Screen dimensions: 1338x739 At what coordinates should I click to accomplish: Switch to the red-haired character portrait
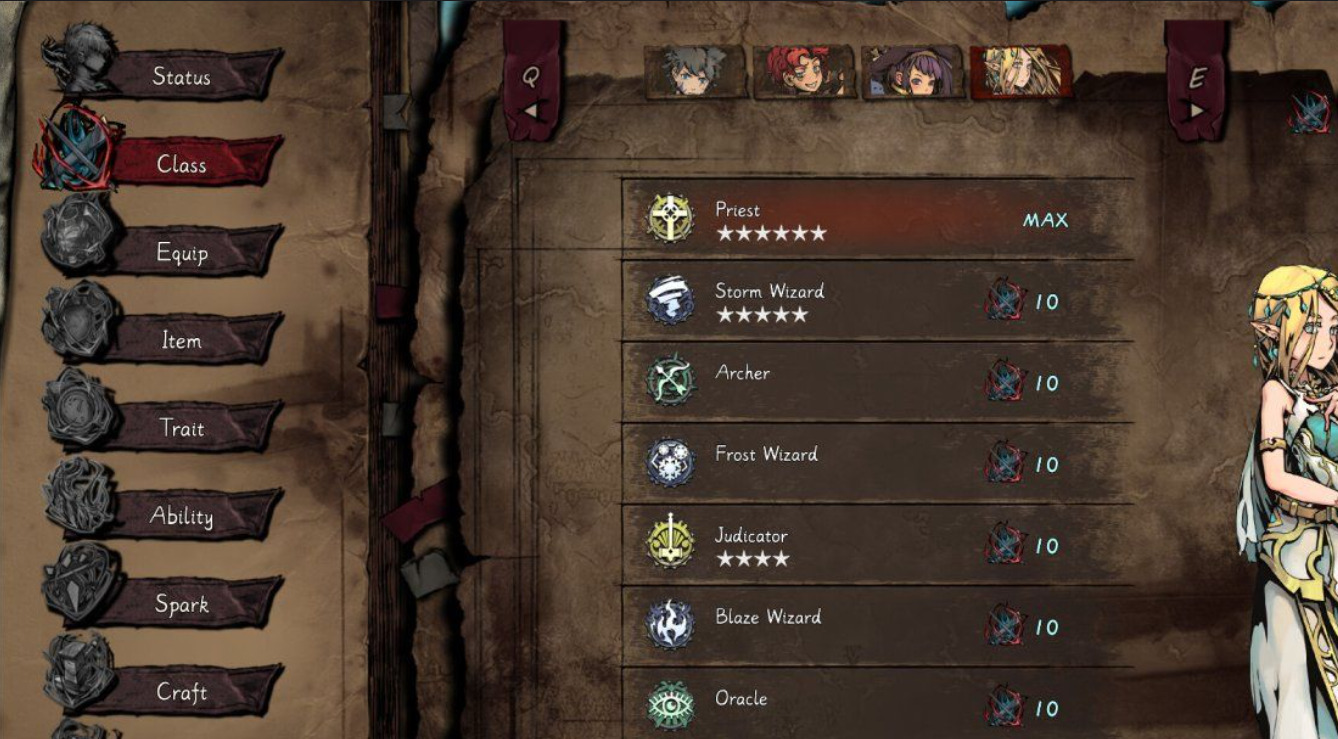pyautogui.click(x=804, y=72)
